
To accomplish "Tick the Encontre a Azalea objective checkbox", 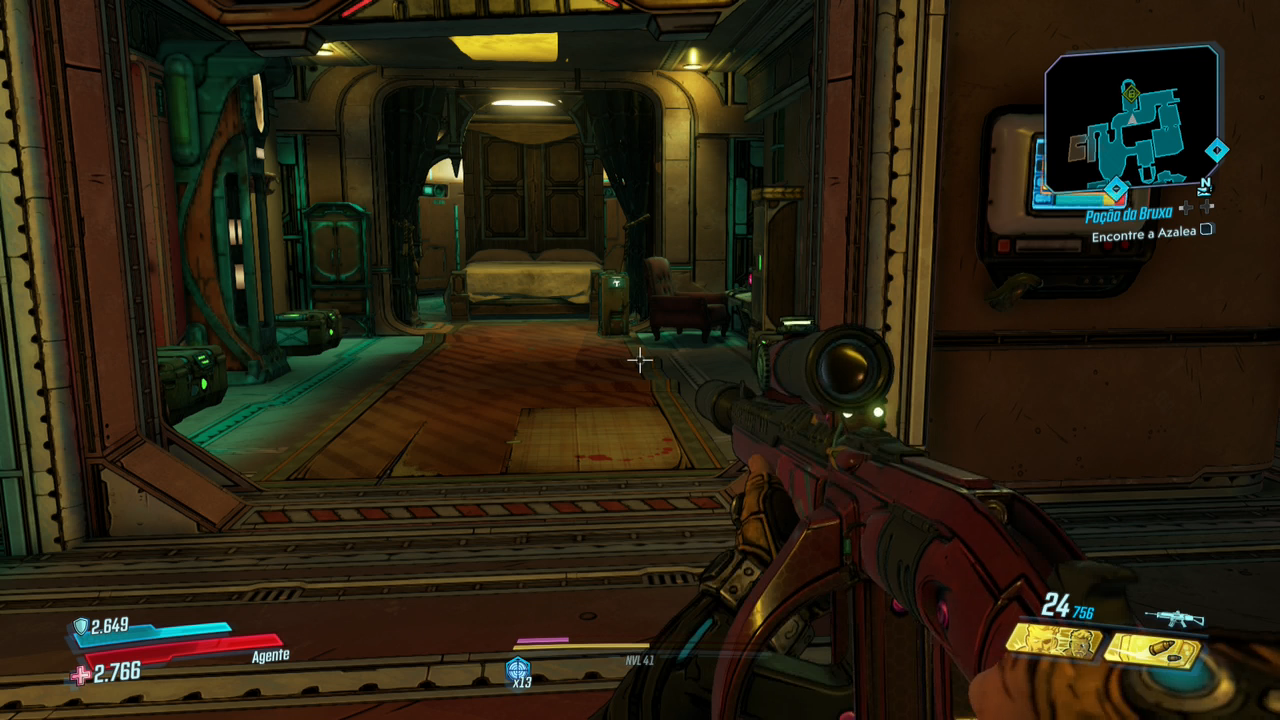I will 1206,230.
